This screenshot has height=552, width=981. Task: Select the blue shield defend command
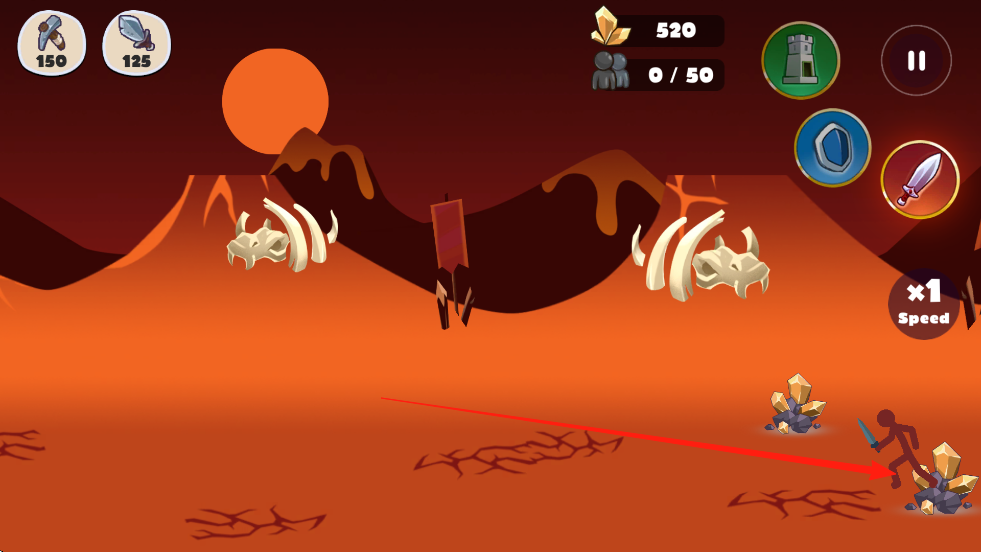(x=832, y=148)
